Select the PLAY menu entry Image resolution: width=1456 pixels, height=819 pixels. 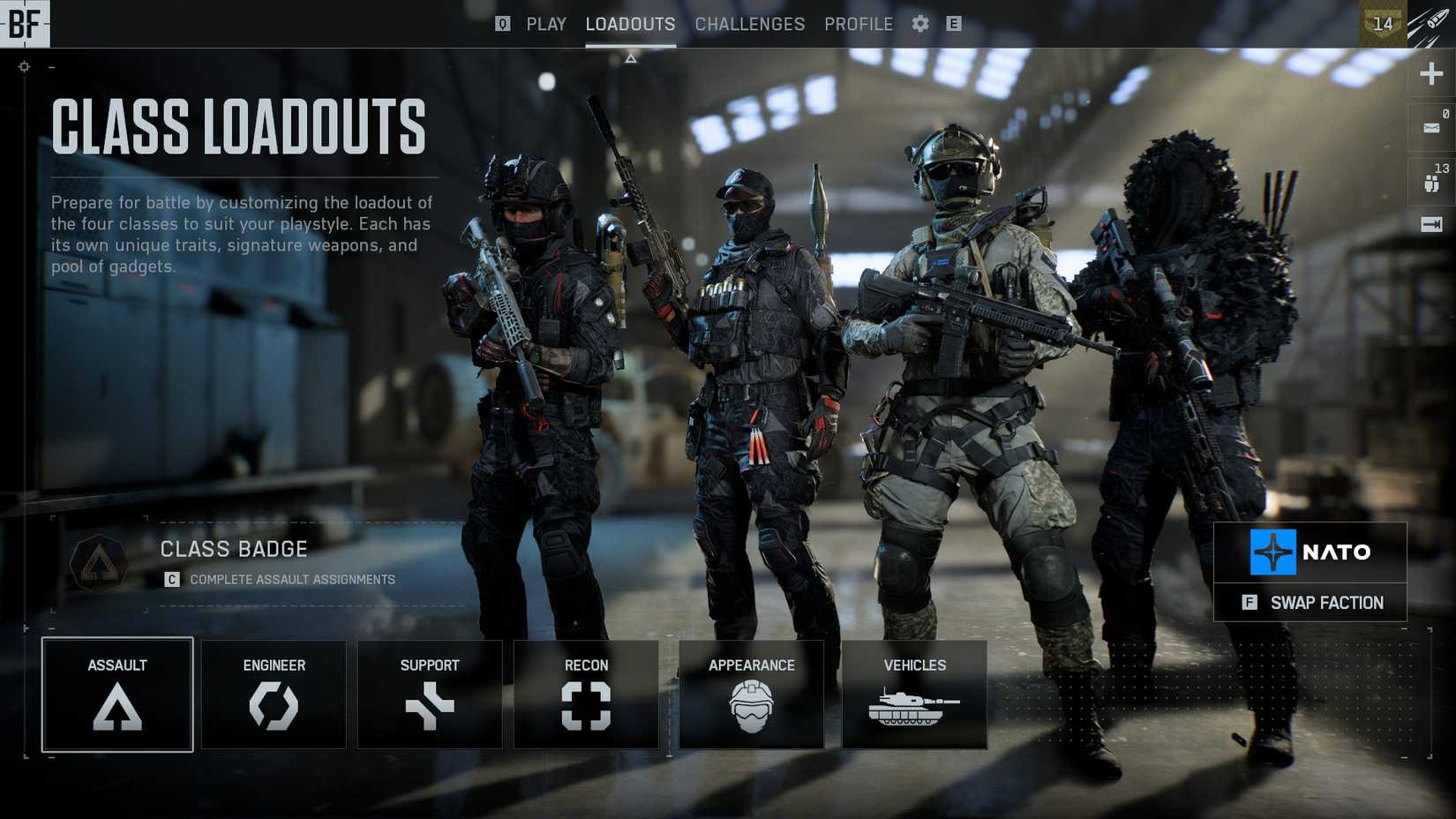546,24
